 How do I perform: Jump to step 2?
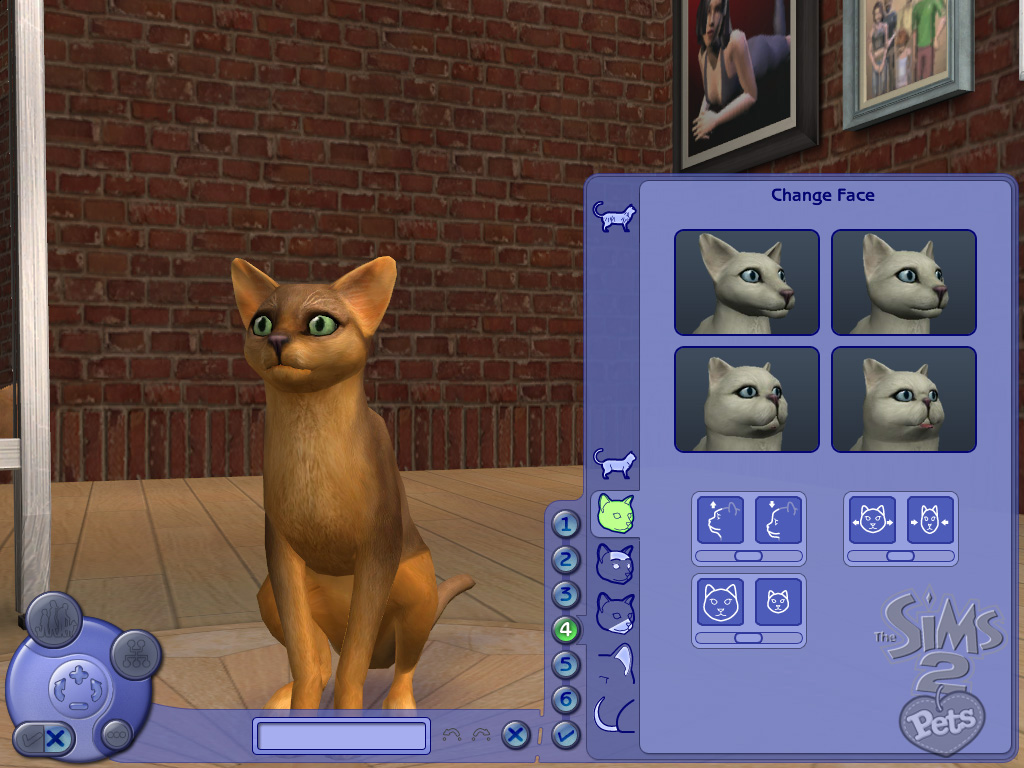pos(566,560)
